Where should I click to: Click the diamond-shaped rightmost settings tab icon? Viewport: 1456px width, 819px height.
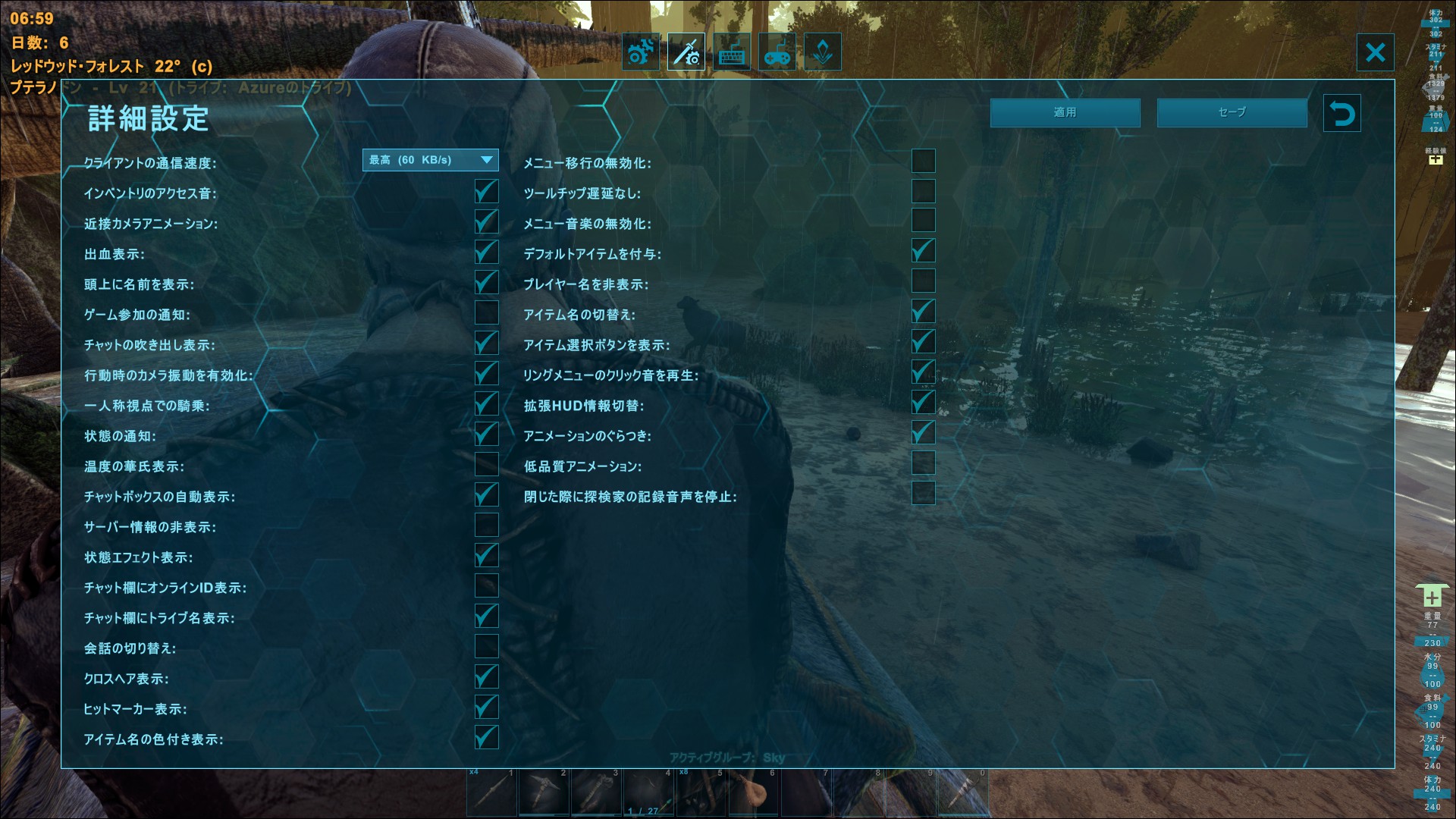click(823, 52)
